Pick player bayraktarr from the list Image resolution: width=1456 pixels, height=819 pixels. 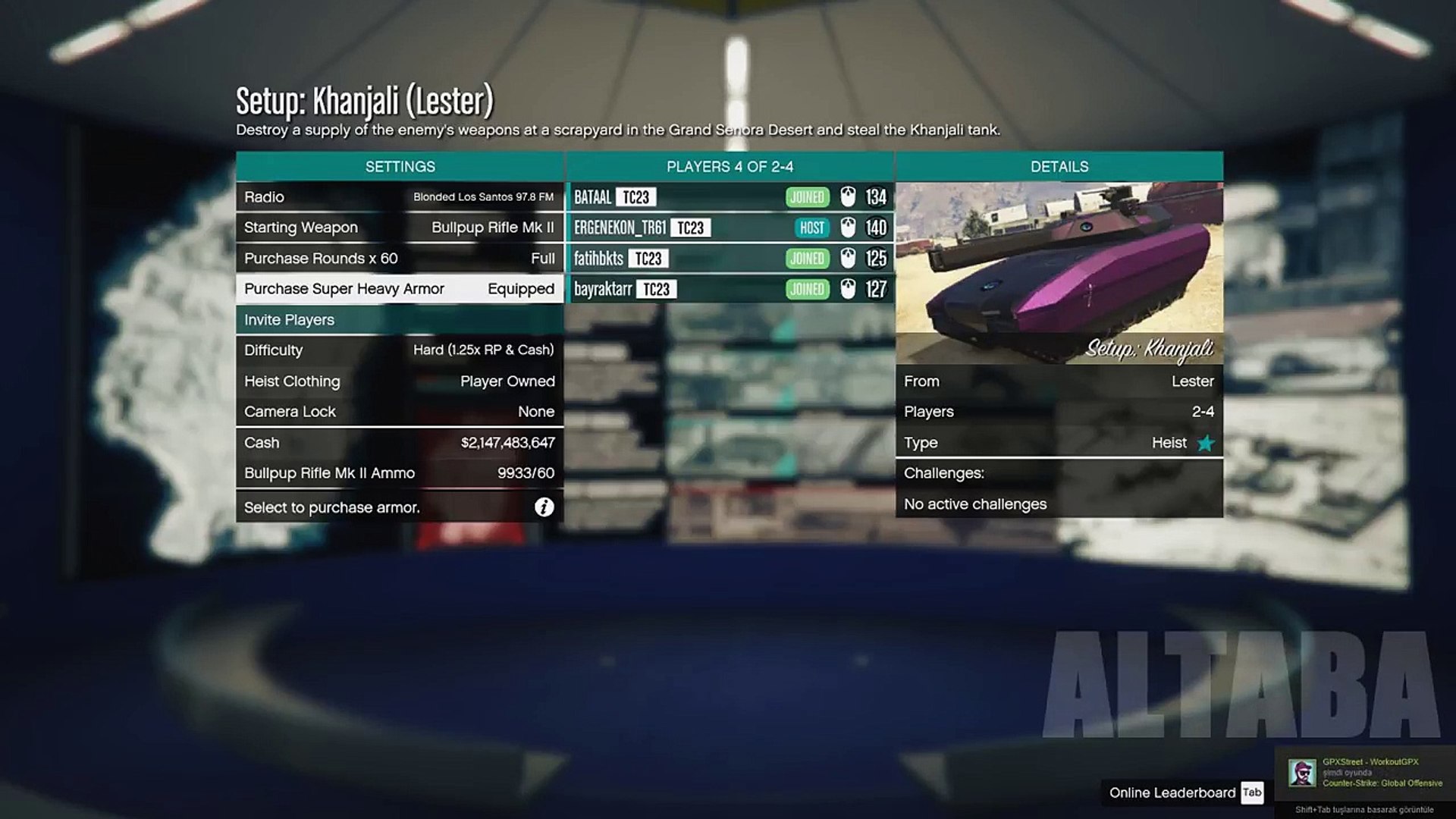click(x=730, y=289)
